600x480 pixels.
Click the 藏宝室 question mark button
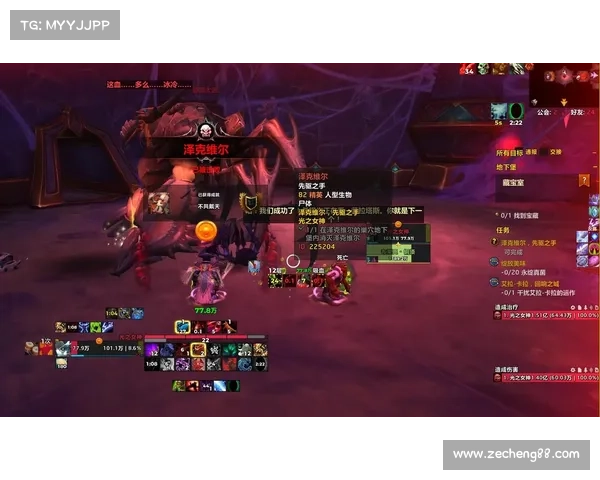(x=584, y=181)
